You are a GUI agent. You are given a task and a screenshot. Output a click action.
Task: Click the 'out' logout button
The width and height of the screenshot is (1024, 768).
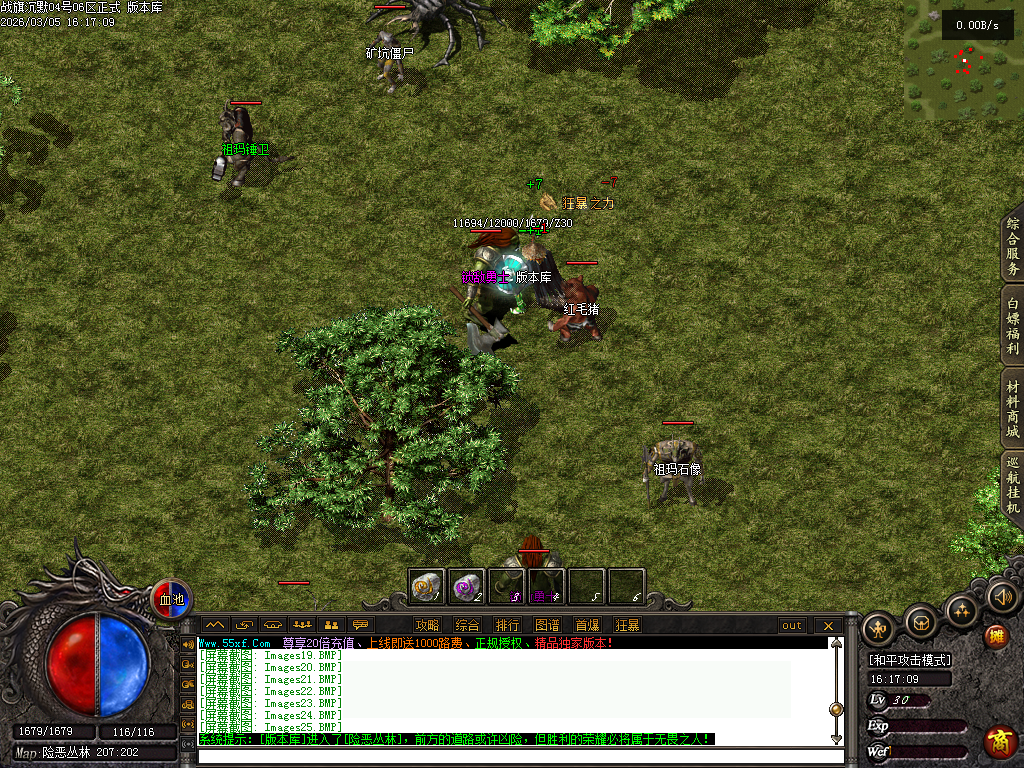[792, 626]
